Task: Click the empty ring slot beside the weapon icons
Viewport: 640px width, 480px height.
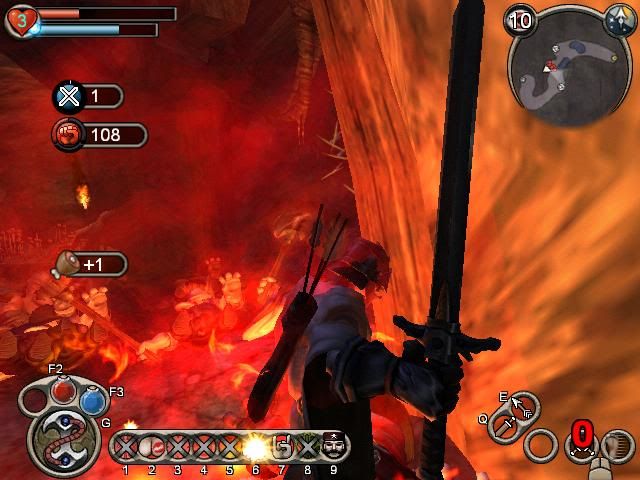Action: point(541,445)
